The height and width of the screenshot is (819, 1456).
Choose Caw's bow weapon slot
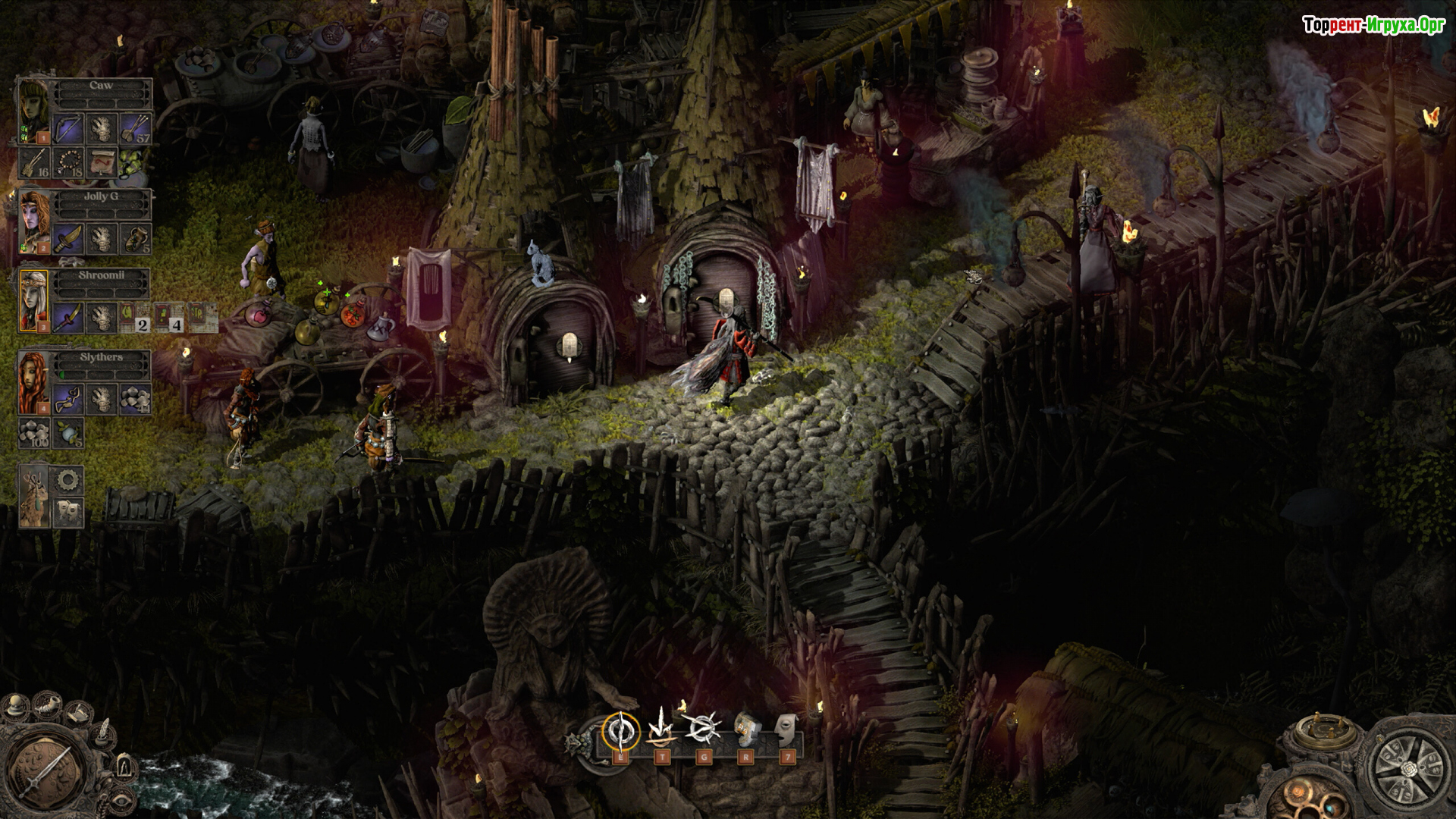(x=68, y=129)
